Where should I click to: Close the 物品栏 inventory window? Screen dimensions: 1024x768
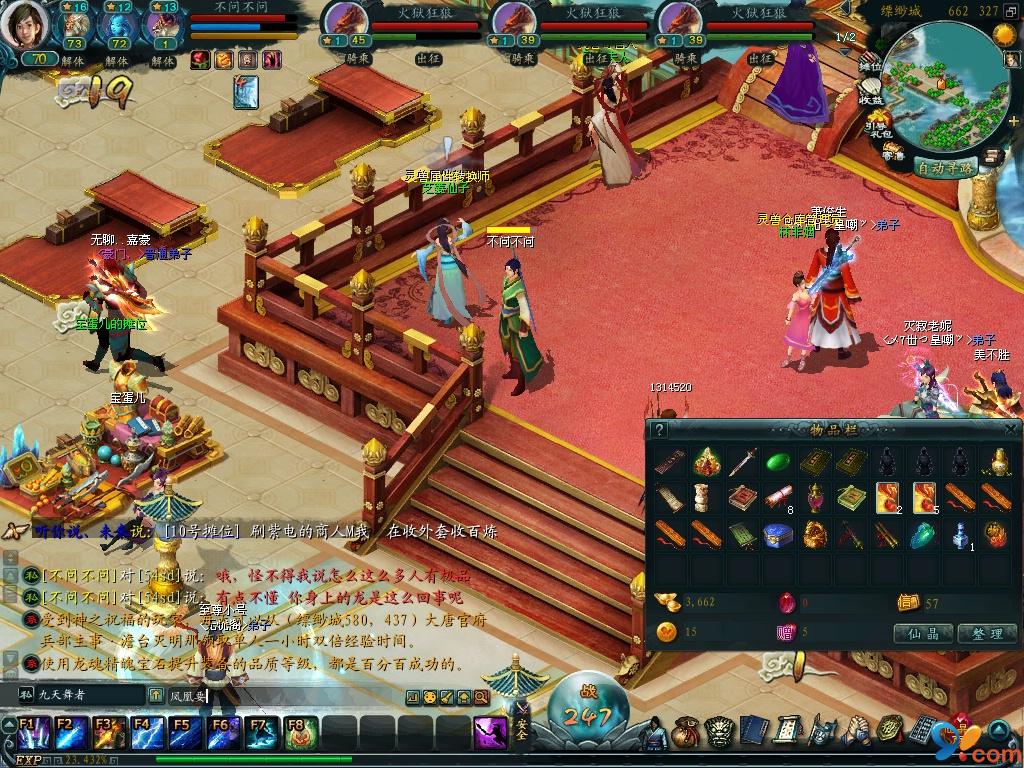pos(1011,430)
